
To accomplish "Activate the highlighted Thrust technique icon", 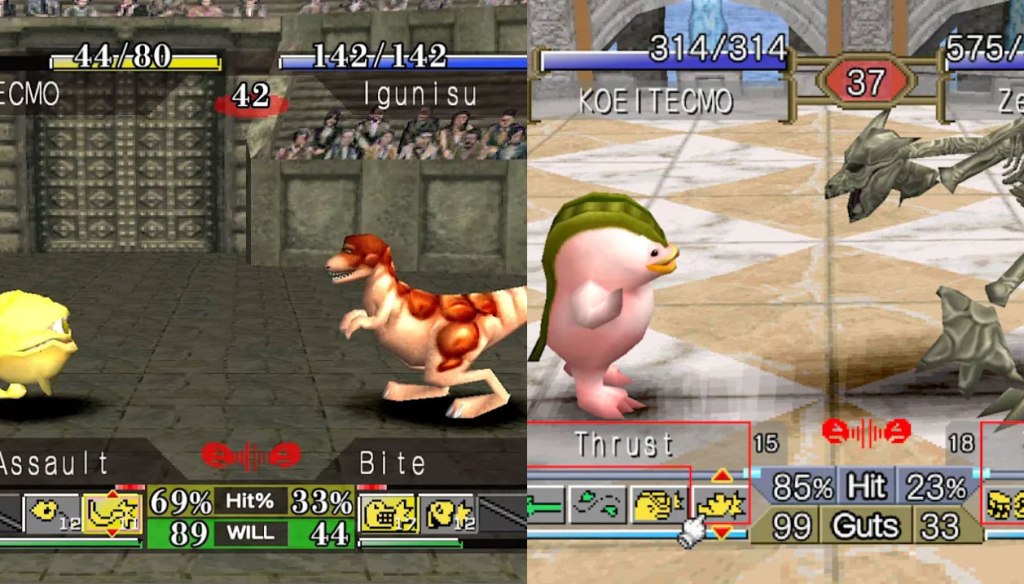I will pyautogui.click(x=721, y=503).
